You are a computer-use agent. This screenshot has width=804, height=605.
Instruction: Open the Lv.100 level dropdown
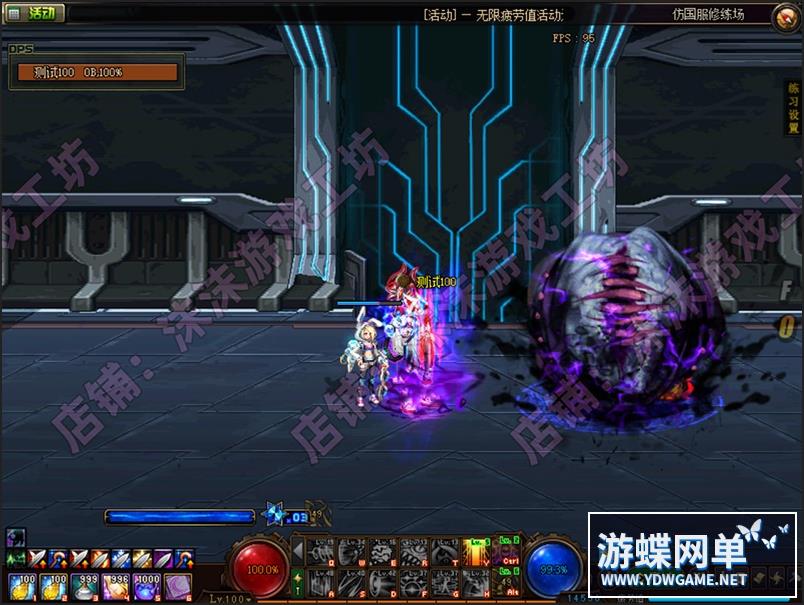[231, 599]
